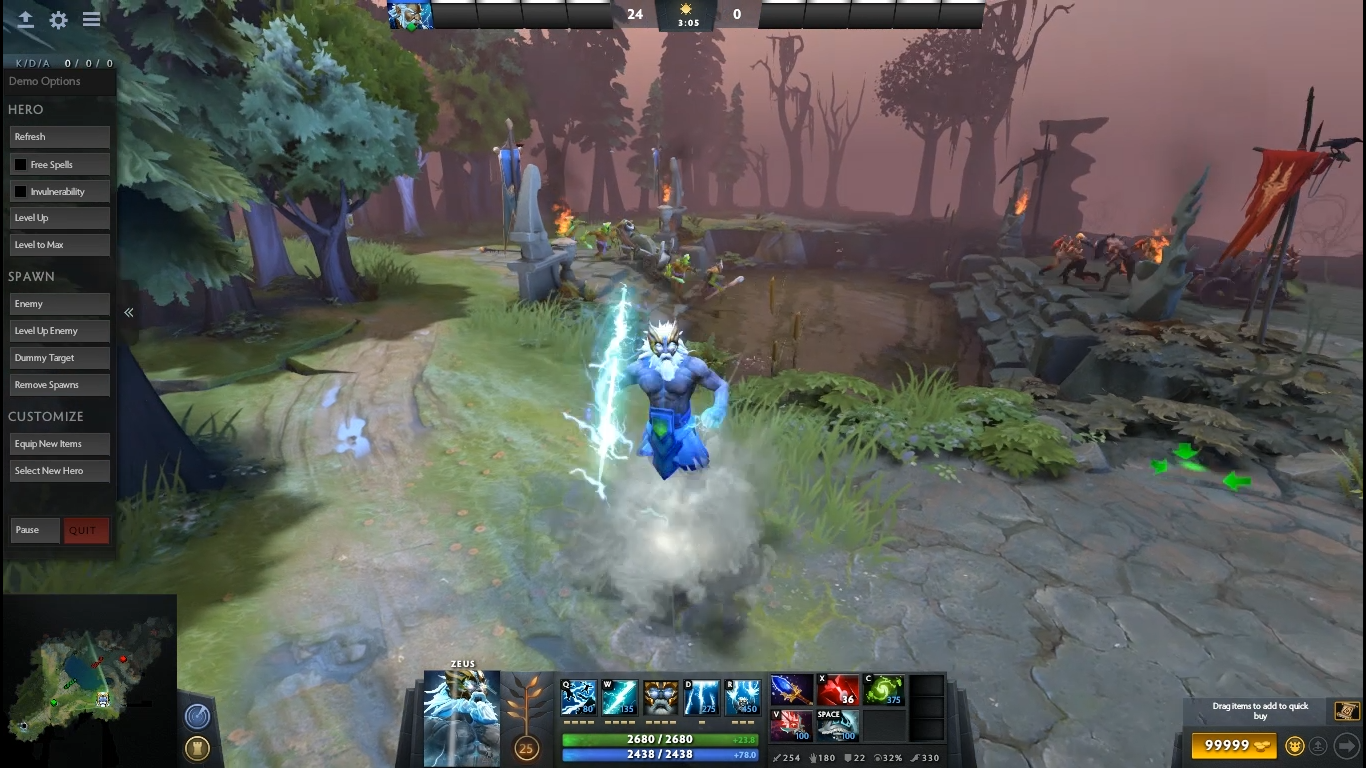Quit the demo with the red QUIT button
Image resolution: width=1366 pixels, height=768 pixels.
tap(85, 530)
